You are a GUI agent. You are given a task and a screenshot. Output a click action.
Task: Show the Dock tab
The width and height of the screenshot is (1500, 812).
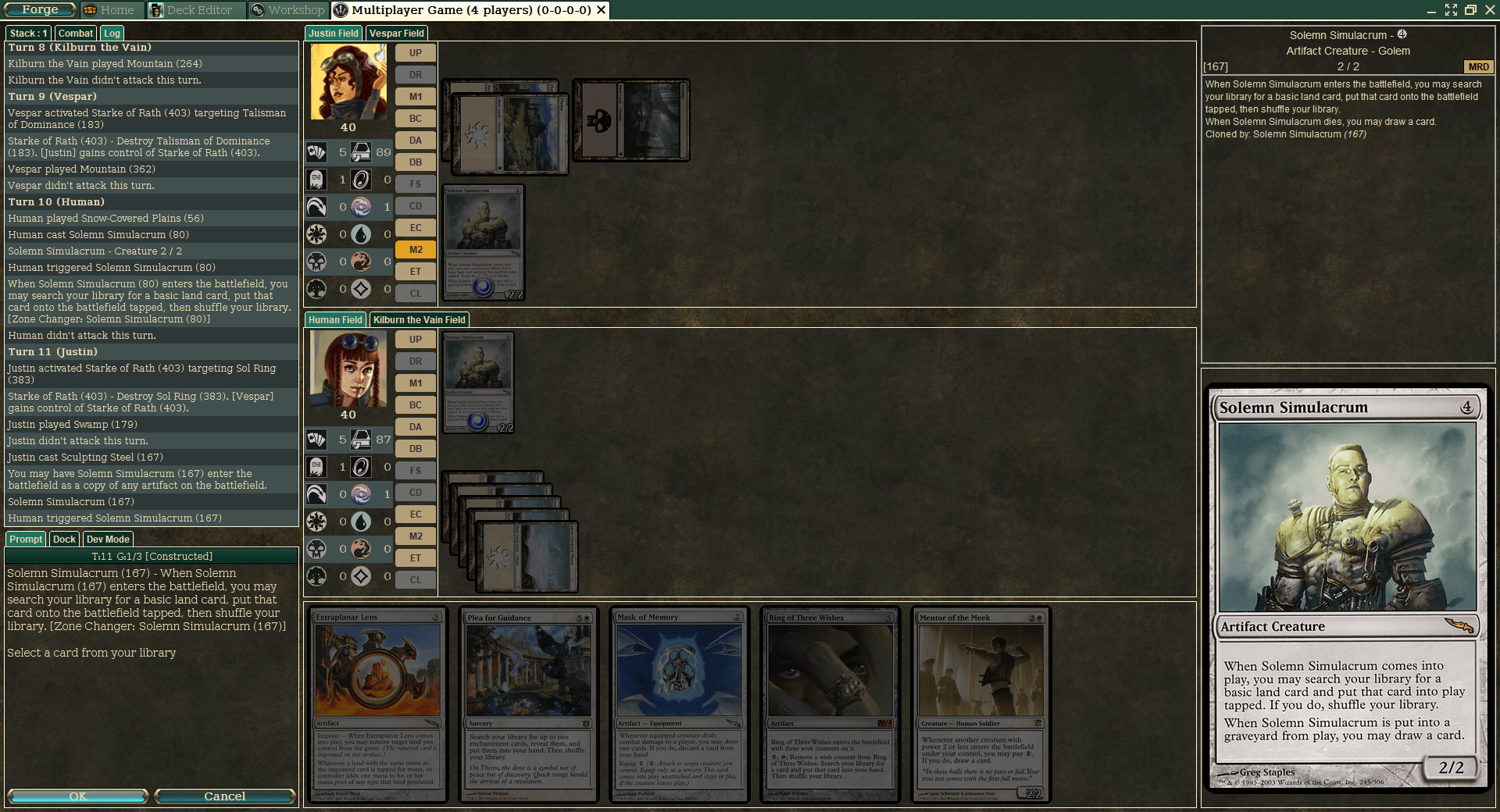(x=64, y=540)
